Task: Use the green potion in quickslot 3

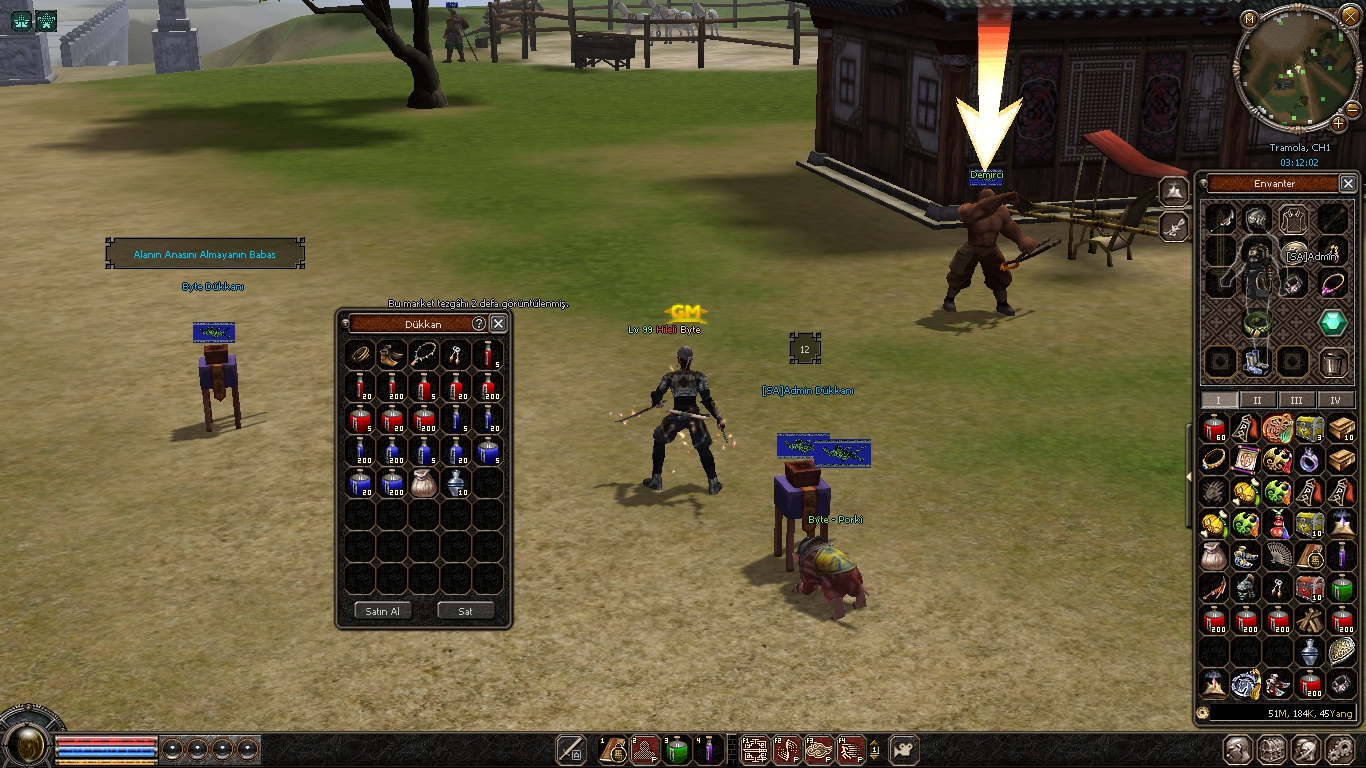Action: pos(677,750)
